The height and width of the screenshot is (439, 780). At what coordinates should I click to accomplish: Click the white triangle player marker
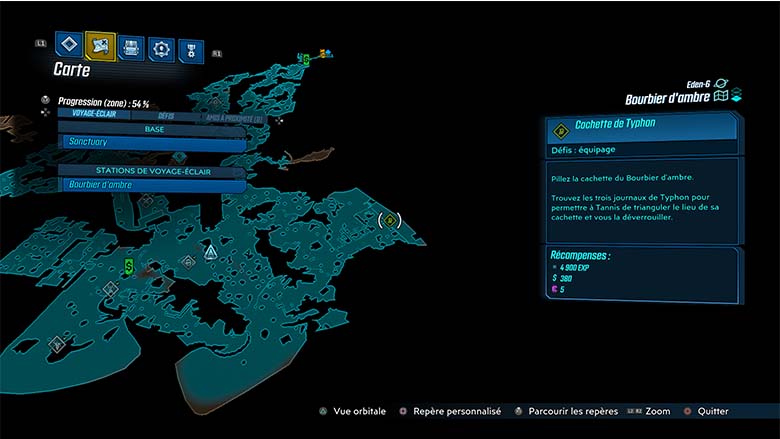tap(210, 251)
